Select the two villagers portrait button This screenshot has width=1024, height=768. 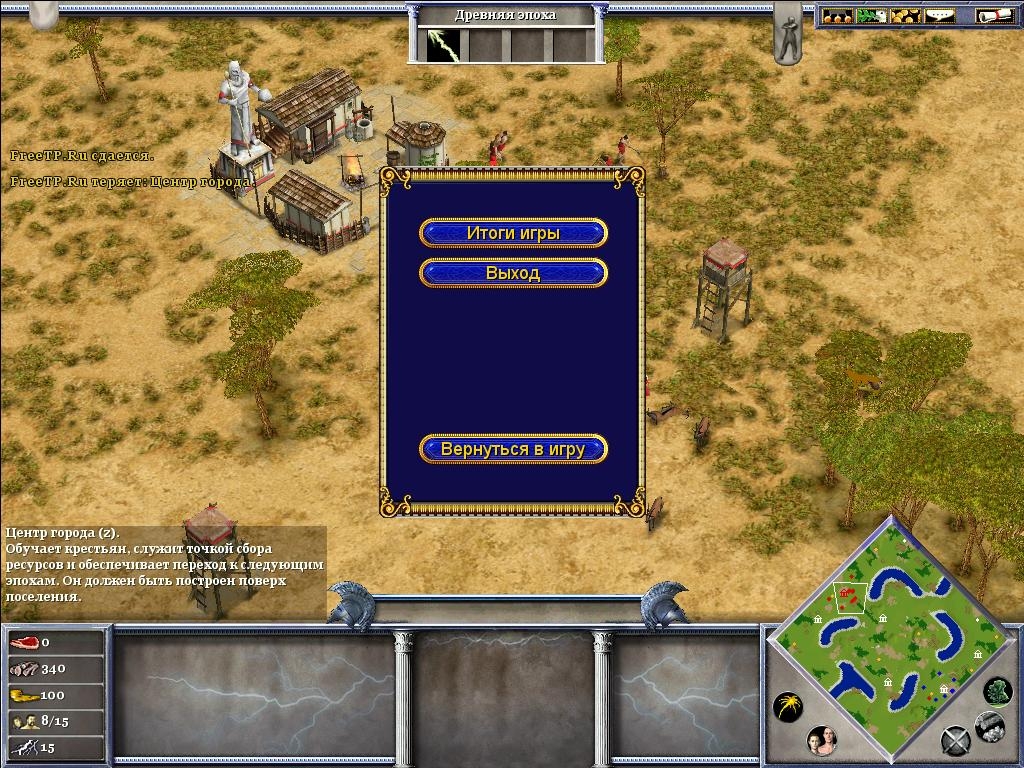(x=821, y=741)
